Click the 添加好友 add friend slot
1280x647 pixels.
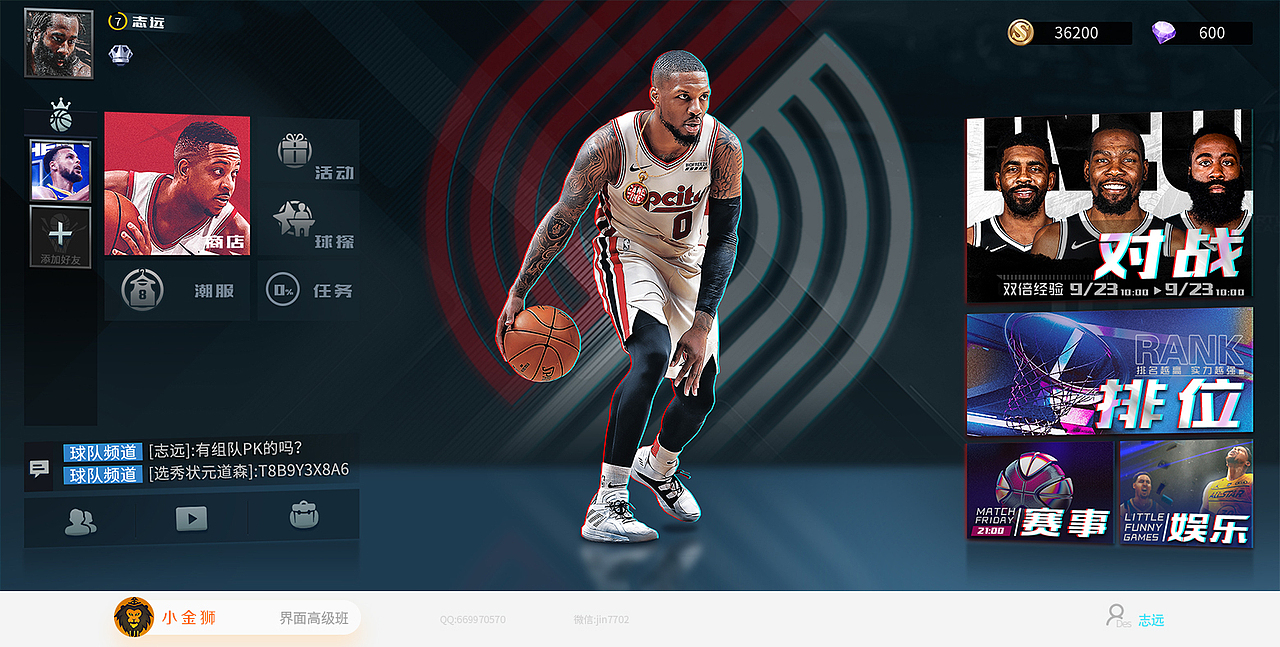[x=60, y=237]
